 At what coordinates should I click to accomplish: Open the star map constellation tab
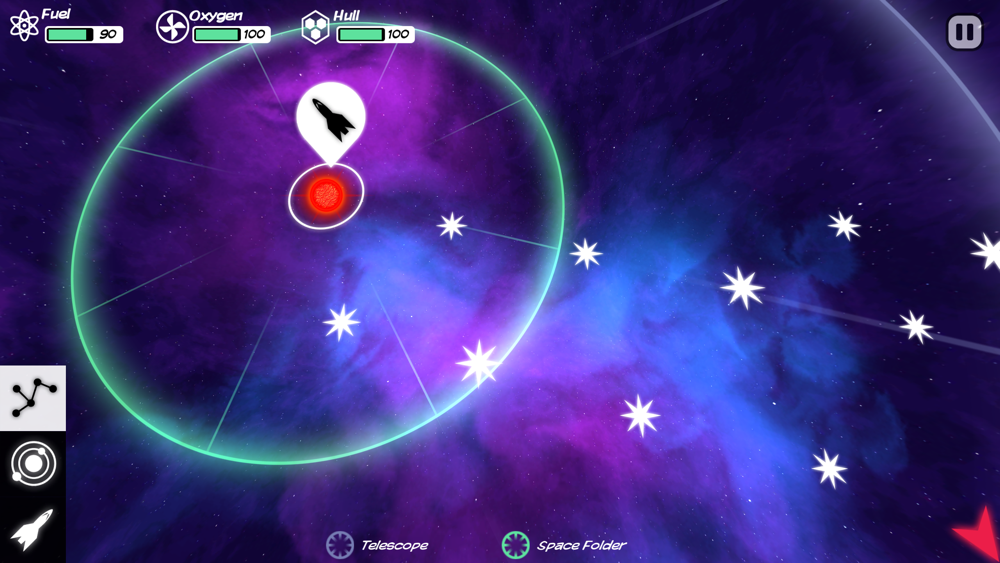pyautogui.click(x=33, y=398)
